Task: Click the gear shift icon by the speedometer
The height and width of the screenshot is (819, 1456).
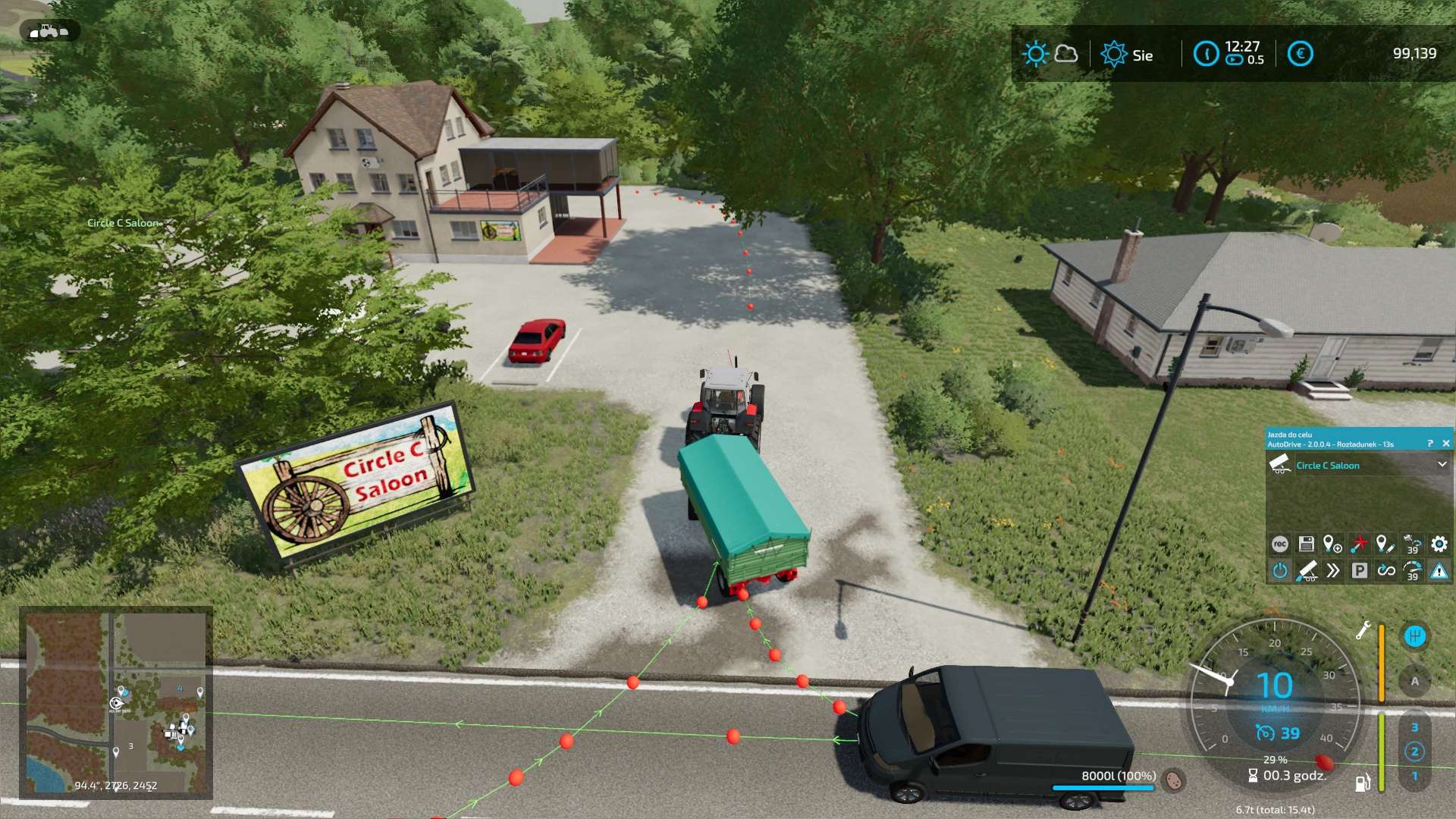Action: [1414, 636]
